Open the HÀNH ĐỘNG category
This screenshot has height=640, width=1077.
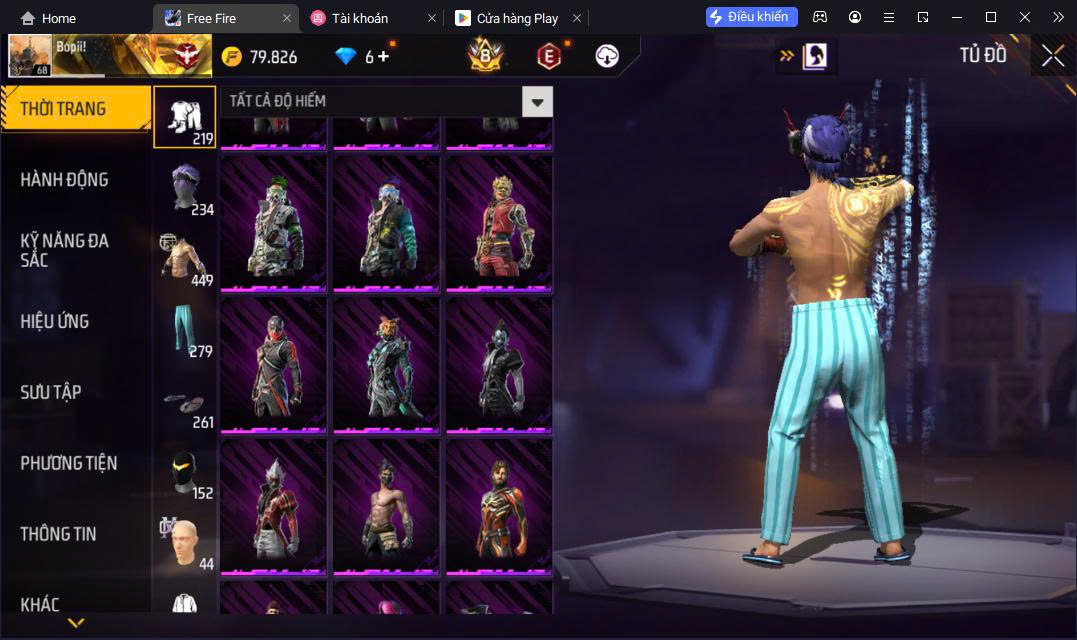65,180
